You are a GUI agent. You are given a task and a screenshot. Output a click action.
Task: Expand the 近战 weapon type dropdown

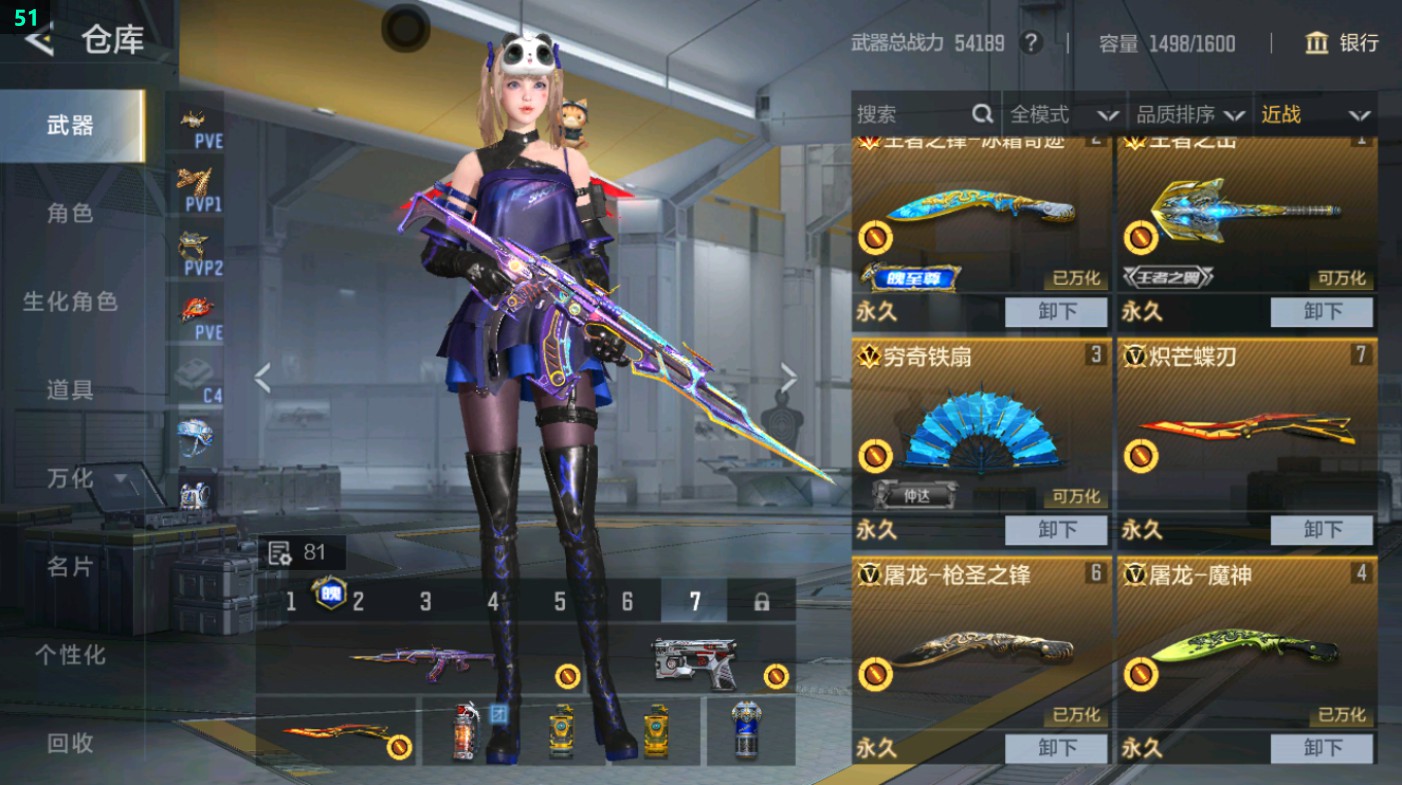pos(1320,114)
